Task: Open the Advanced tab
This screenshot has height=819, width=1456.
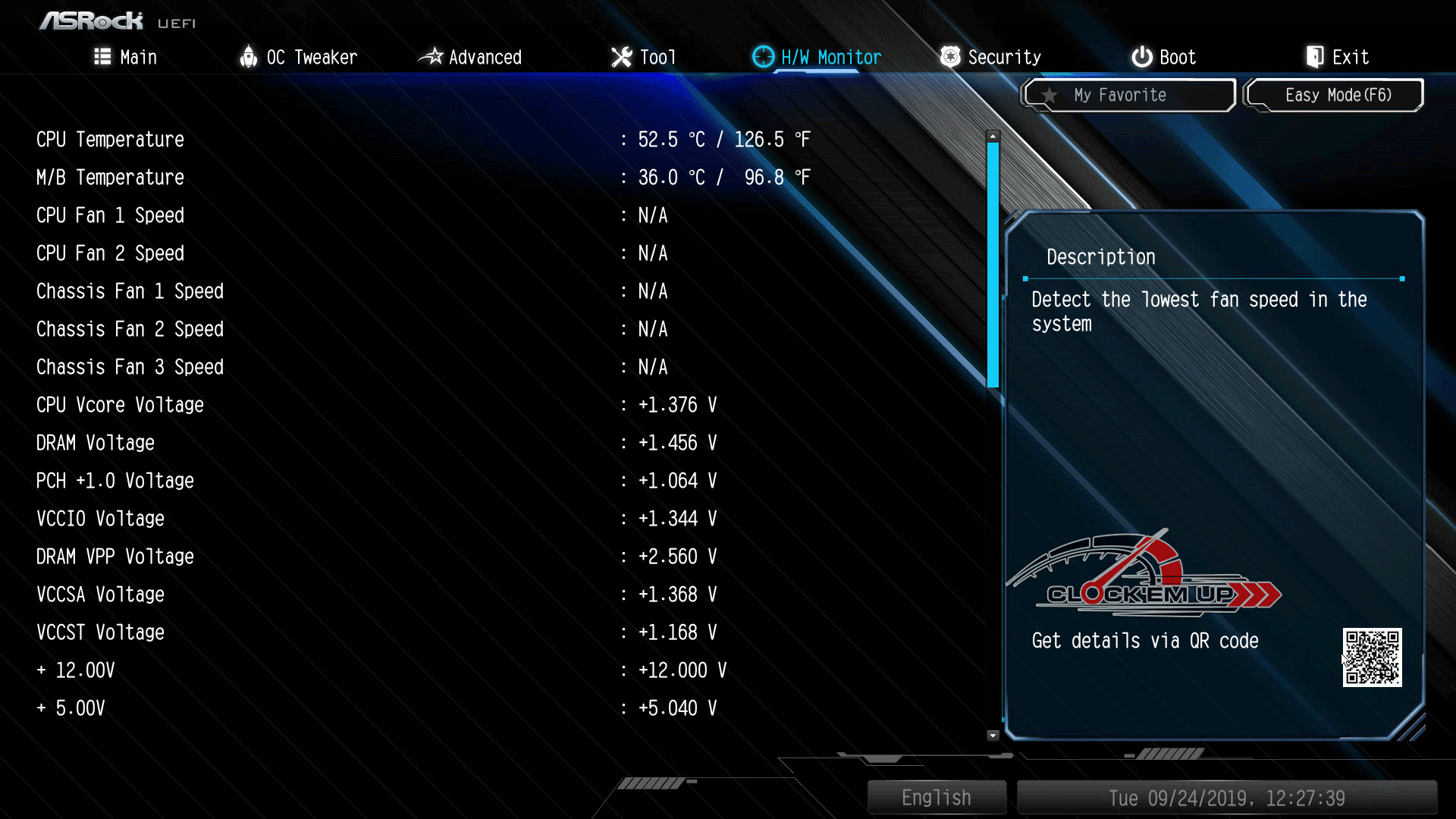Action: [x=470, y=57]
